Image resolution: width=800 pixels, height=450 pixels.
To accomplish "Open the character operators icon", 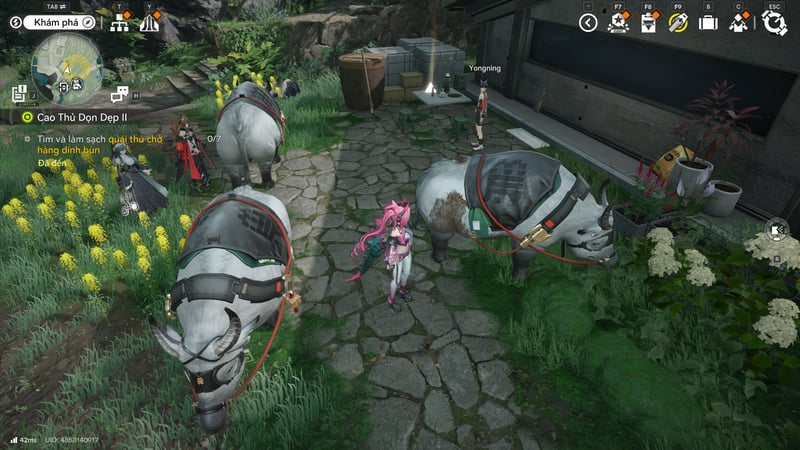I will click(739, 22).
